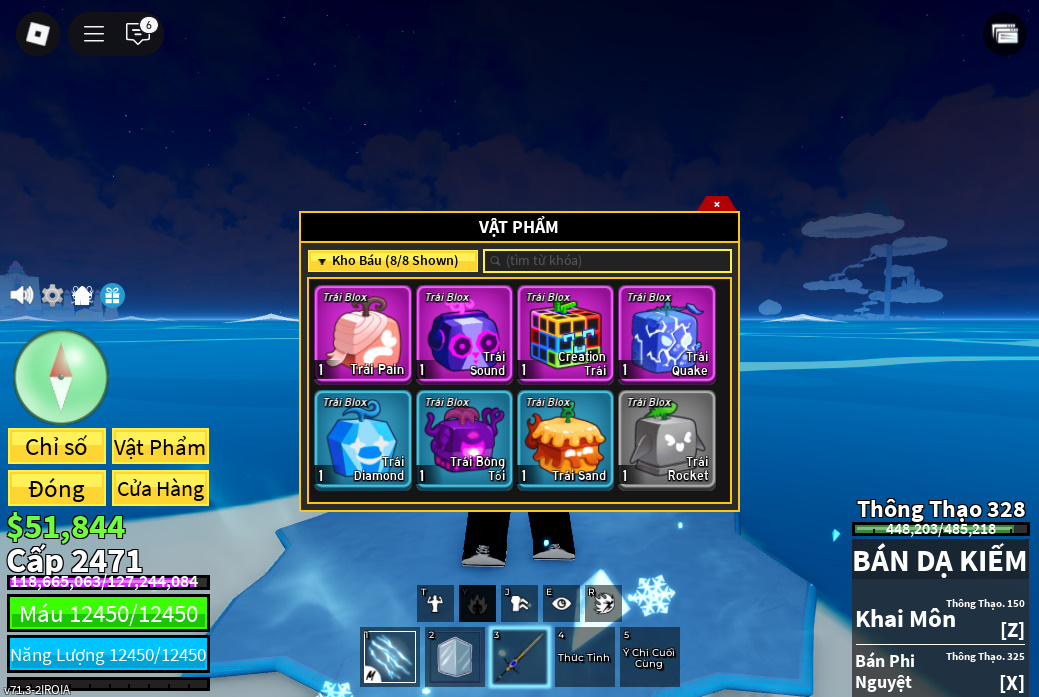Click the inventory keyword search field
Viewport: 1039px width, 697px height.
(x=608, y=261)
